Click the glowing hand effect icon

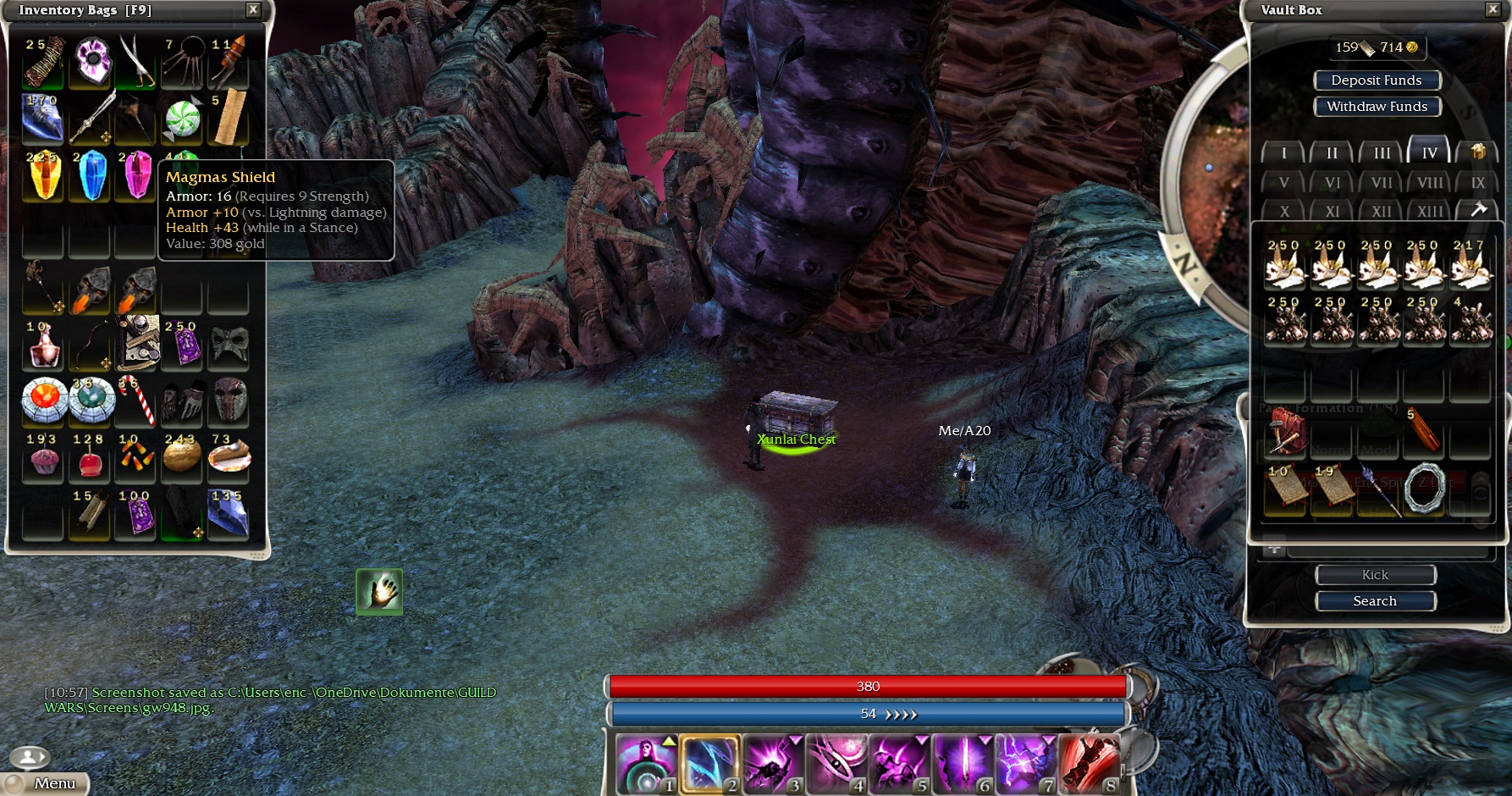[x=379, y=591]
